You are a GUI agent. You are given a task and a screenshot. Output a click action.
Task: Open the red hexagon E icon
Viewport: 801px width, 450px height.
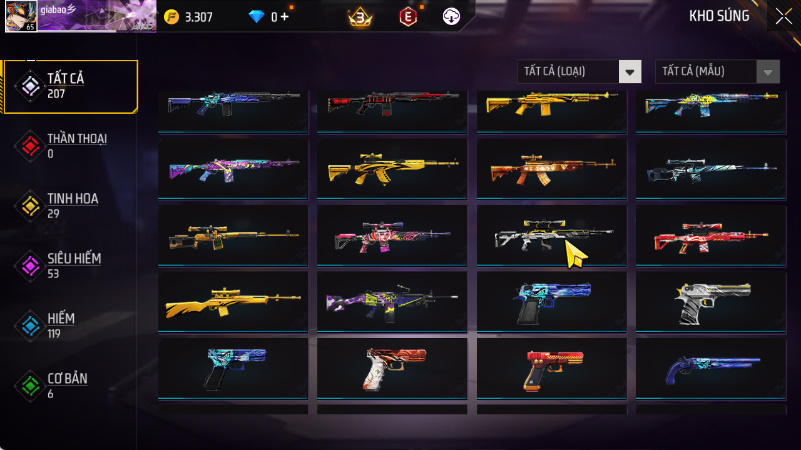407,16
